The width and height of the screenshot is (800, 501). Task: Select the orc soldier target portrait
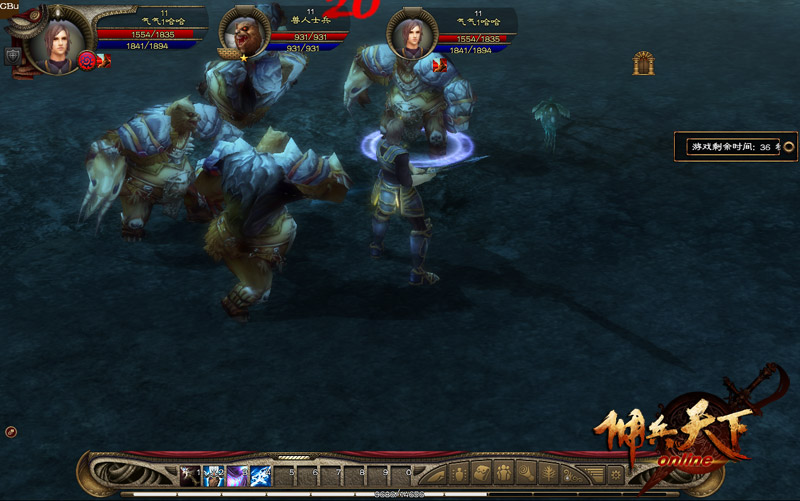tap(243, 34)
